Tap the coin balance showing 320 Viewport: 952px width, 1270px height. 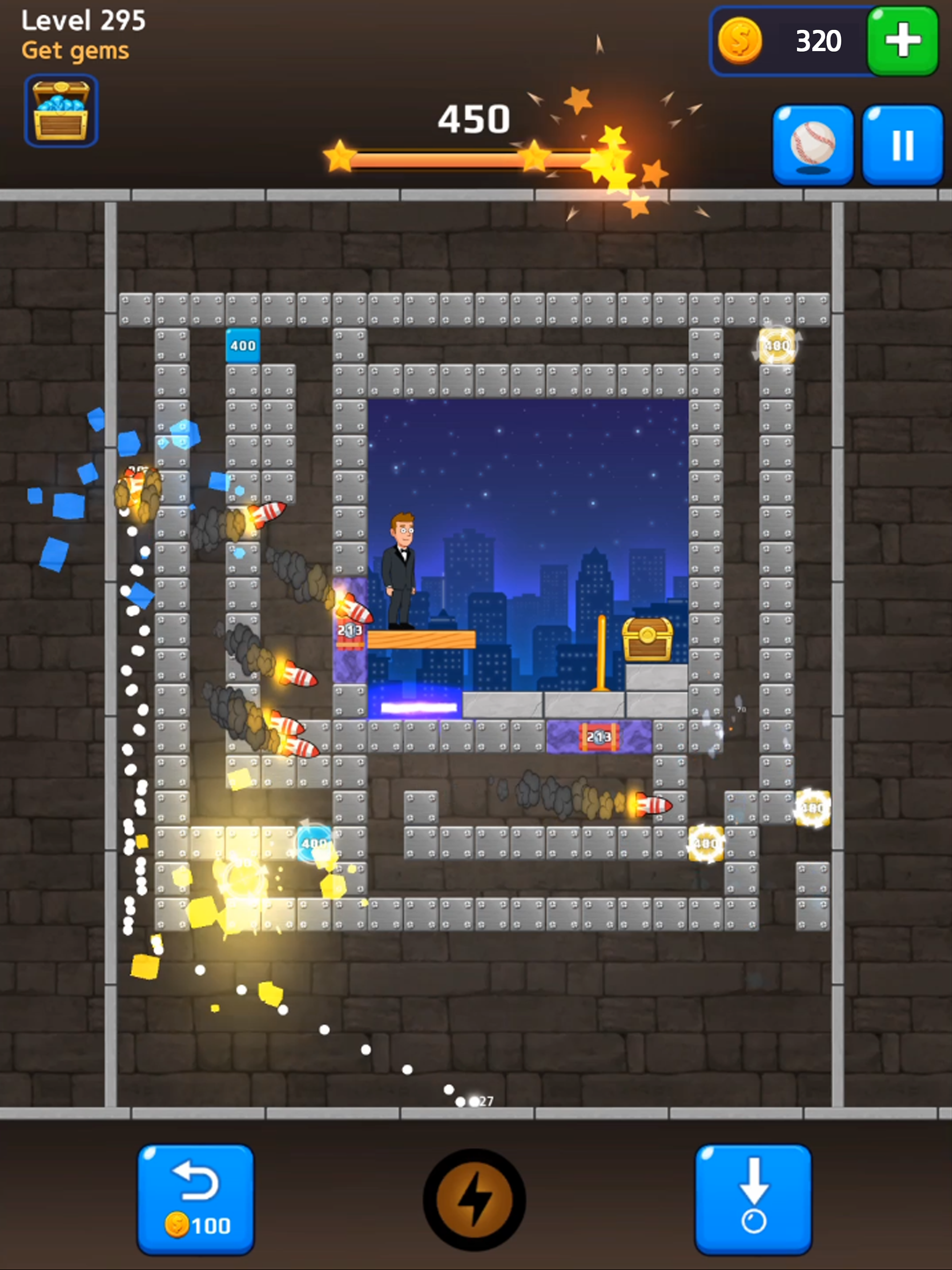[818, 40]
